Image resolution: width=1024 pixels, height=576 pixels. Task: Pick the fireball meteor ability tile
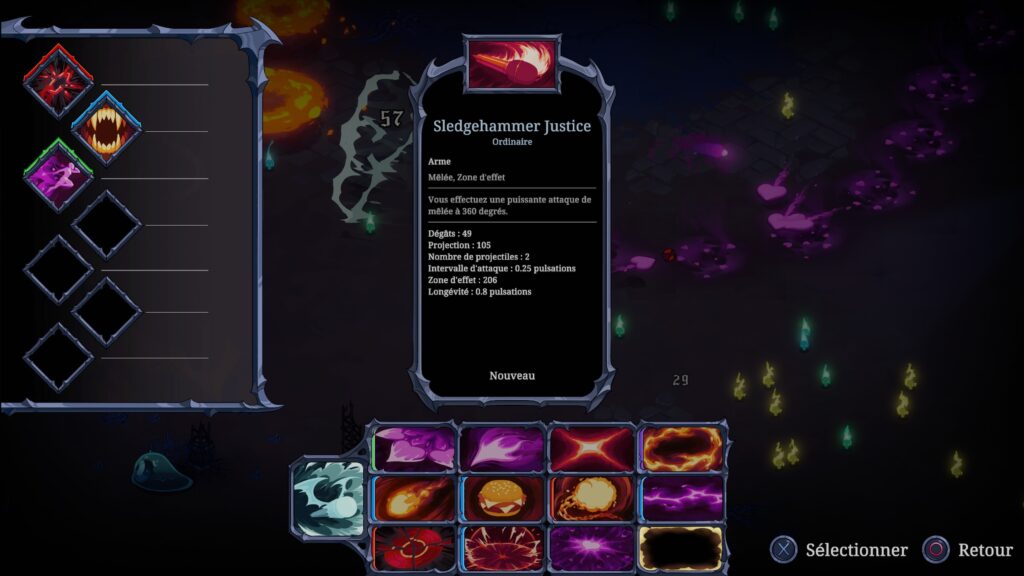[x=414, y=498]
